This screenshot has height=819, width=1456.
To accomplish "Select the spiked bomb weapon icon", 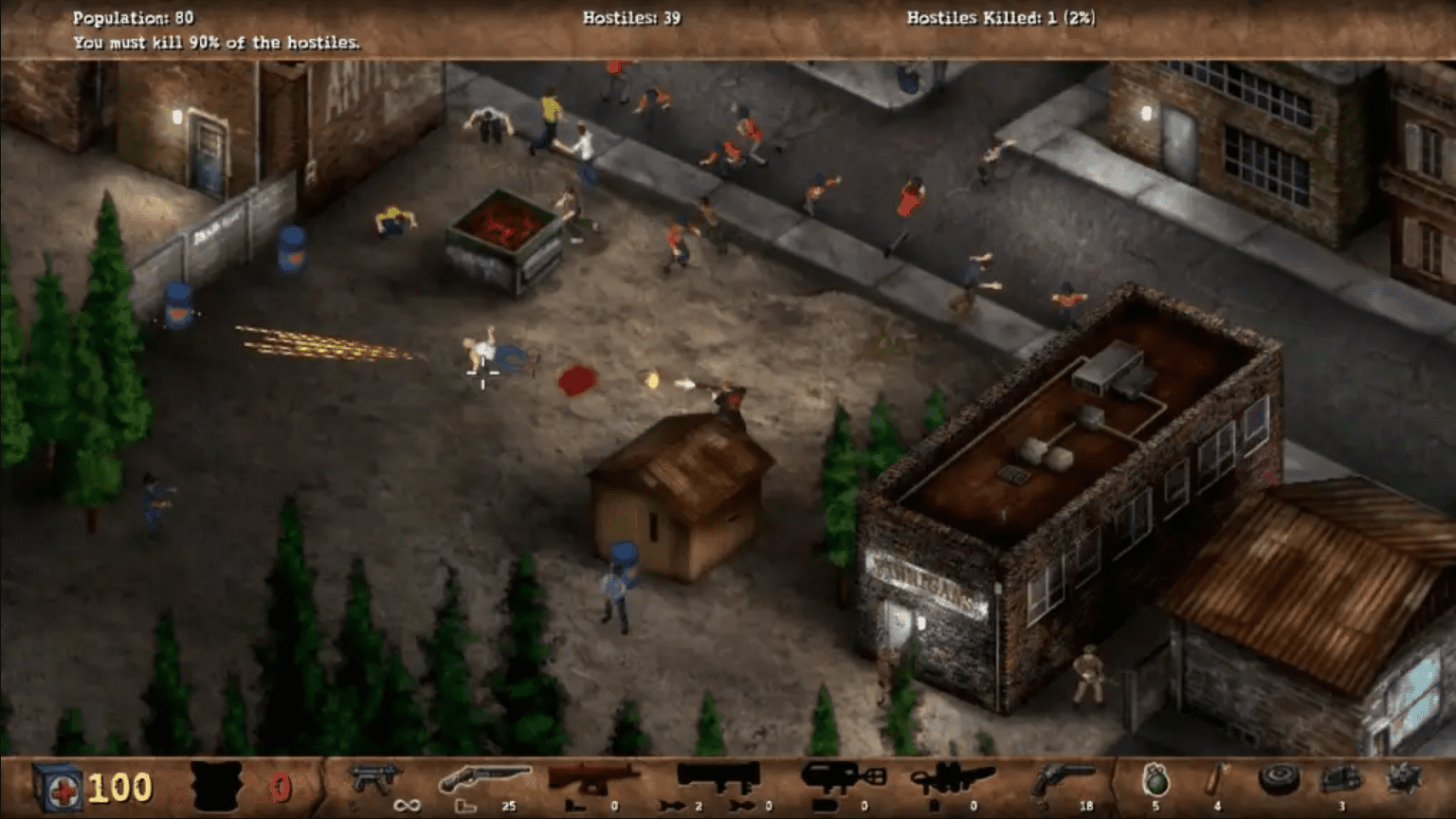I will tap(1404, 779).
